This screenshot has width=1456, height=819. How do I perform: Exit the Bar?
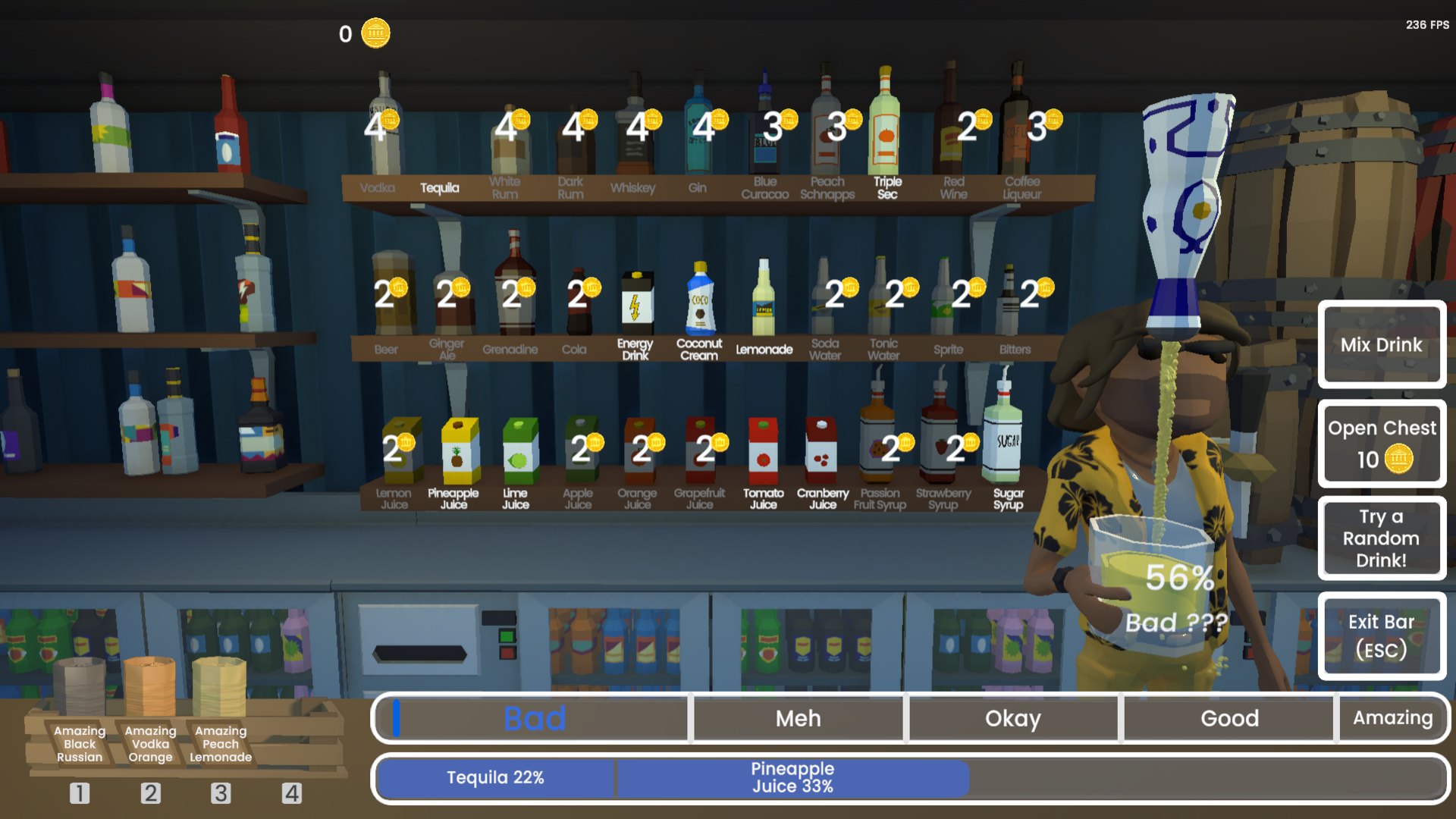[1382, 635]
